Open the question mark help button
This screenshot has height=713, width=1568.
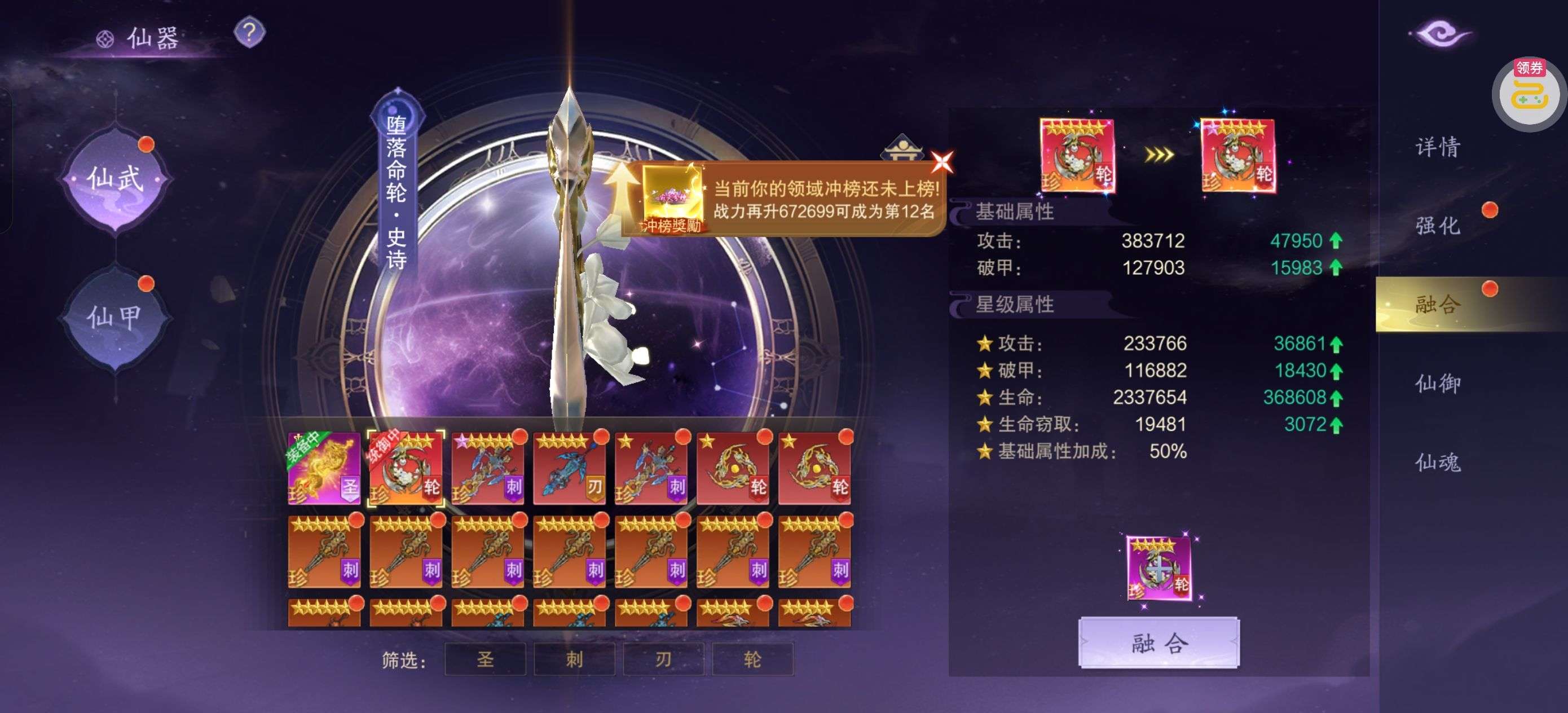click(x=249, y=32)
